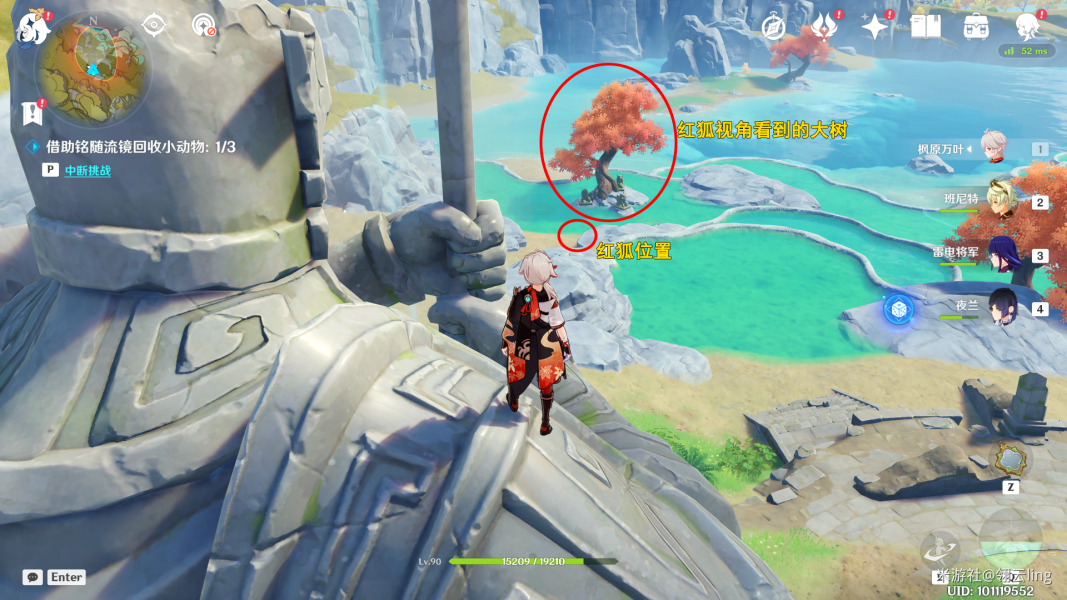The height and width of the screenshot is (600, 1067).
Task: Switch to party member 枫原万叶
Action: (992, 148)
